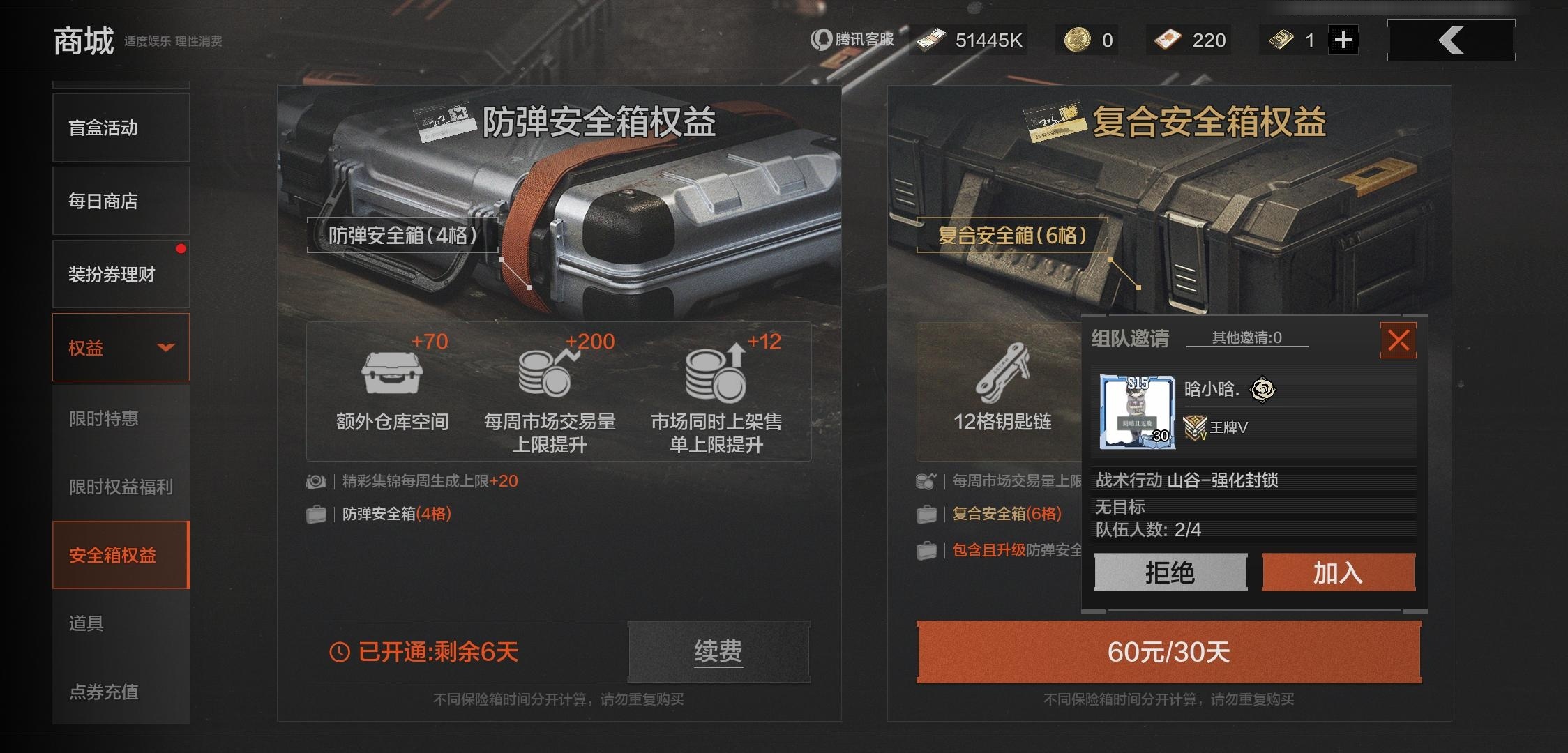The height and width of the screenshot is (753, 1568).
Task: Close the 组队邀请 popup with the X
Action: [x=1398, y=341]
